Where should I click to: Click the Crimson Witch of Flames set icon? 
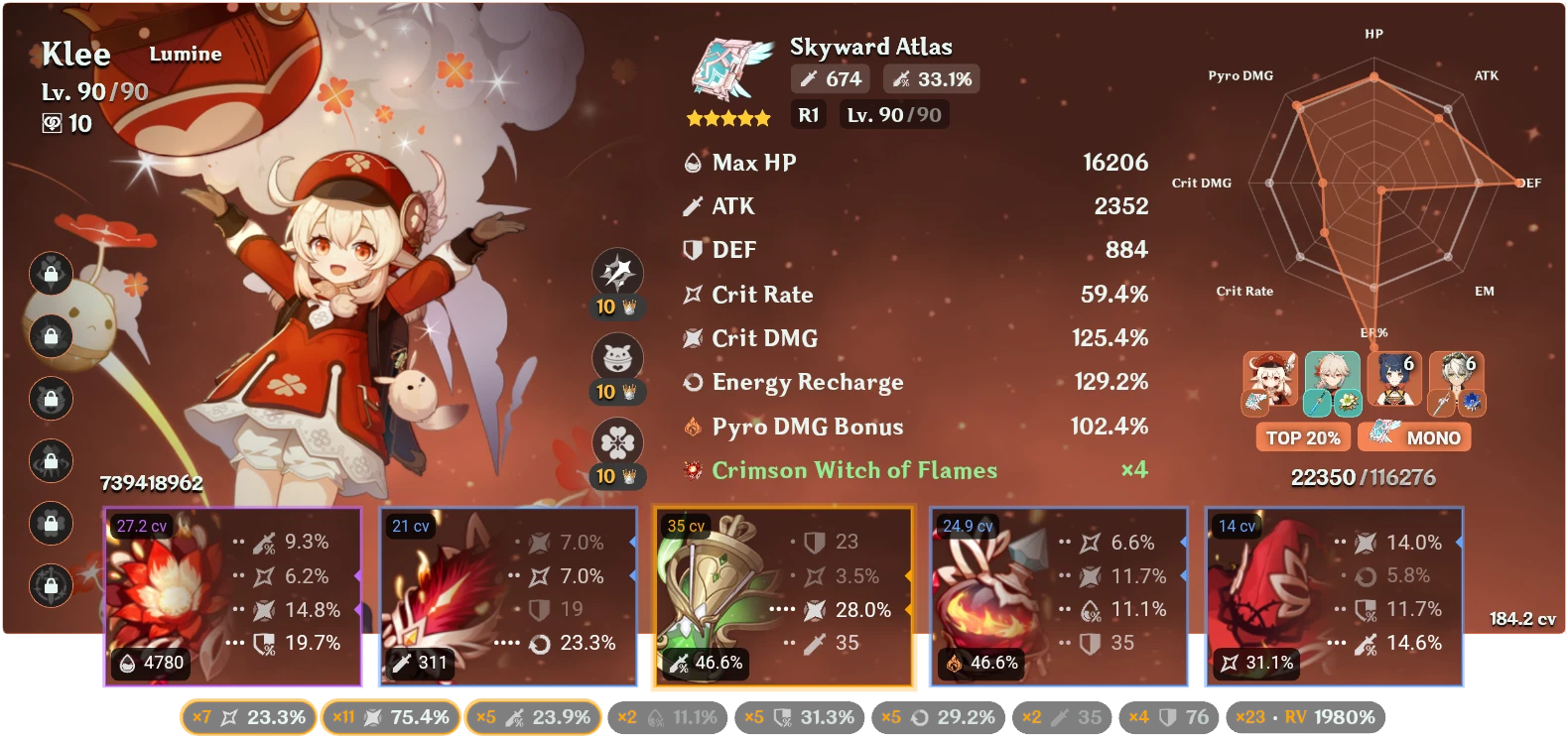click(x=692, y=469)
